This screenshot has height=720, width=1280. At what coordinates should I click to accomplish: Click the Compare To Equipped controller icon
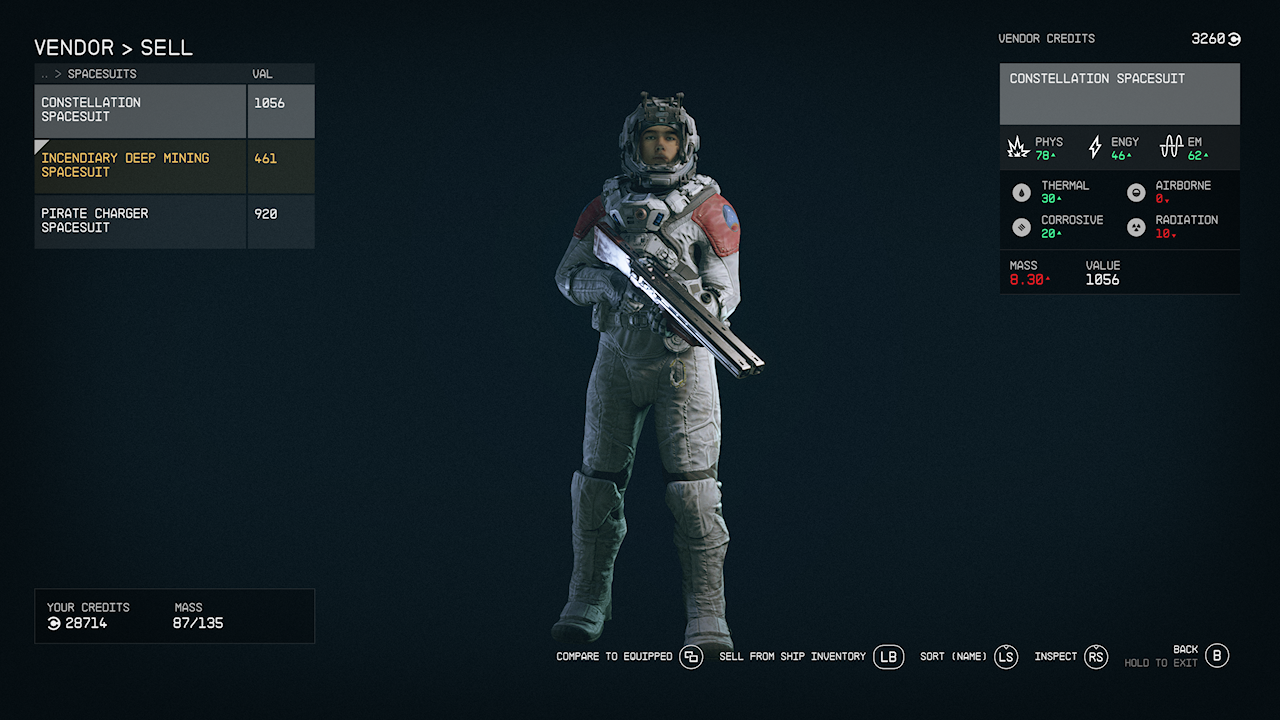[x=690, y=657]
